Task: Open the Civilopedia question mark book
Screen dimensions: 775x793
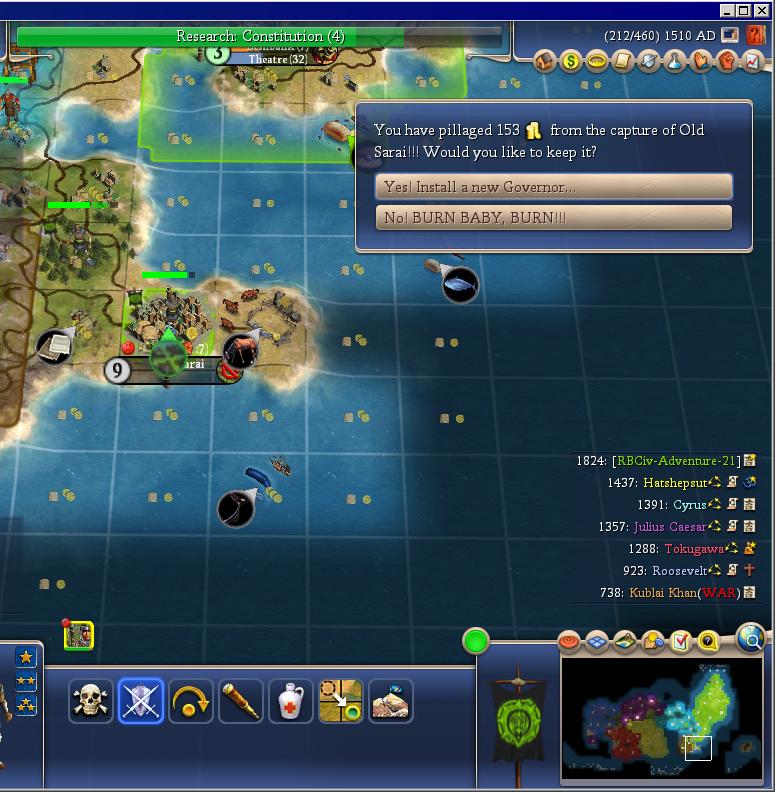Action: [x=708, y=641]
